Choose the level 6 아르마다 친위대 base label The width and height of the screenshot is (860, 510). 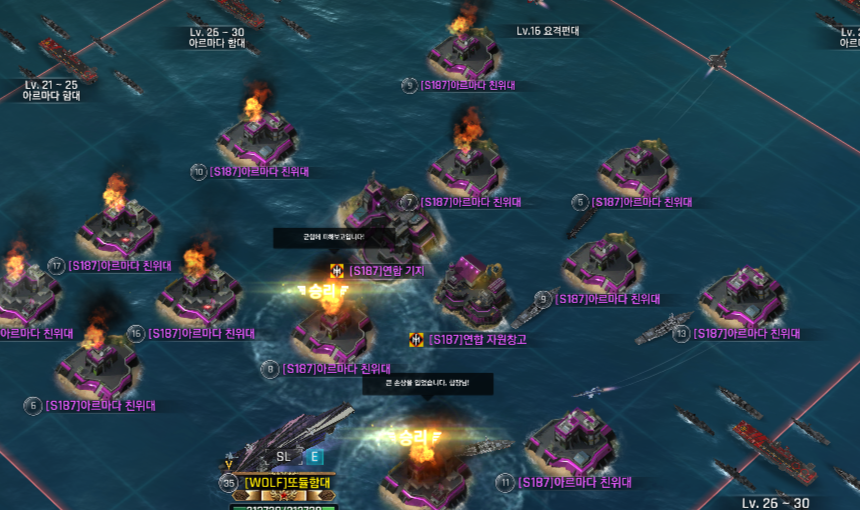[x=98, y=406]
